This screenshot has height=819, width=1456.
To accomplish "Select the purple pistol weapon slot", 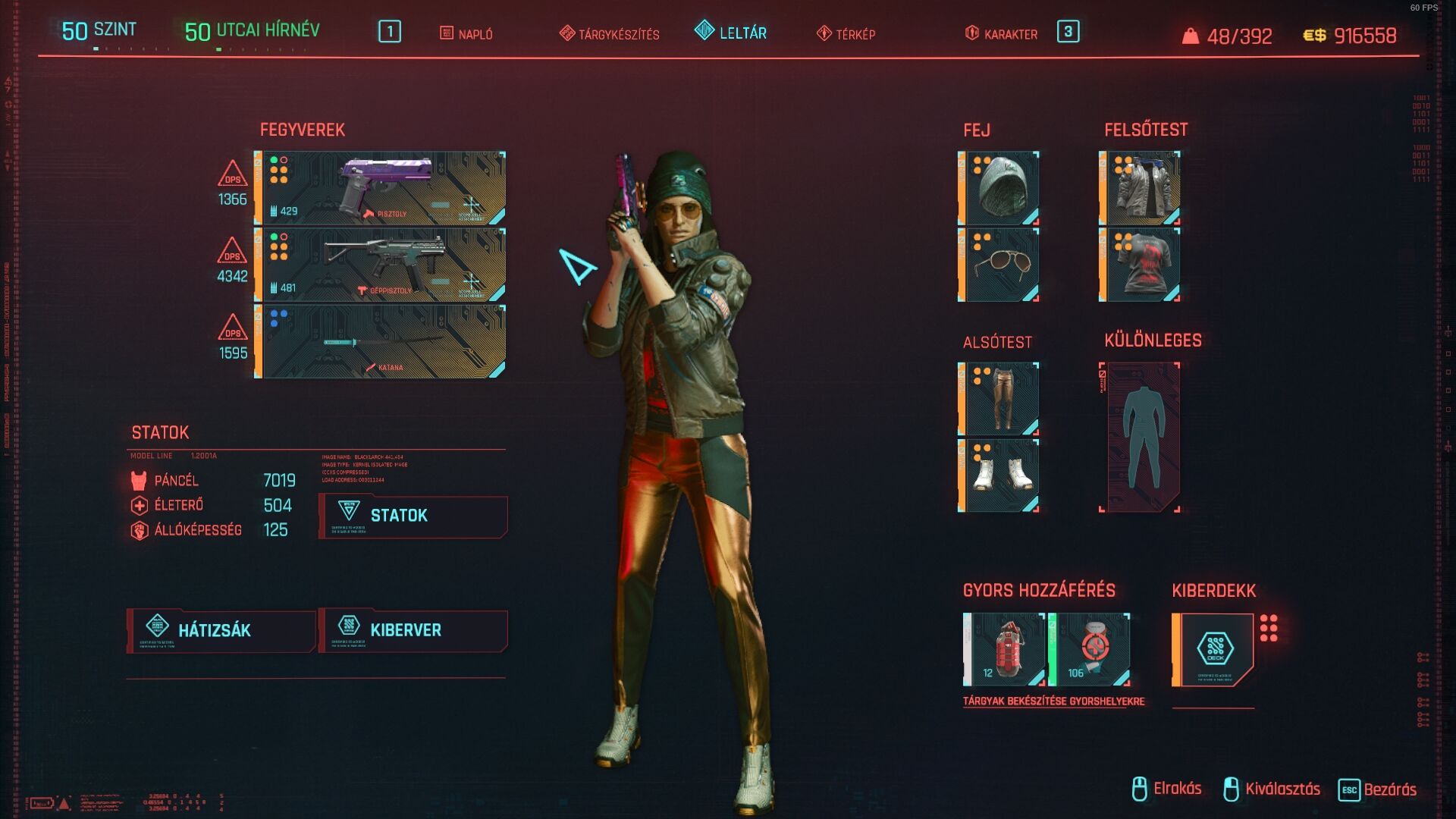I will (381, 188).
